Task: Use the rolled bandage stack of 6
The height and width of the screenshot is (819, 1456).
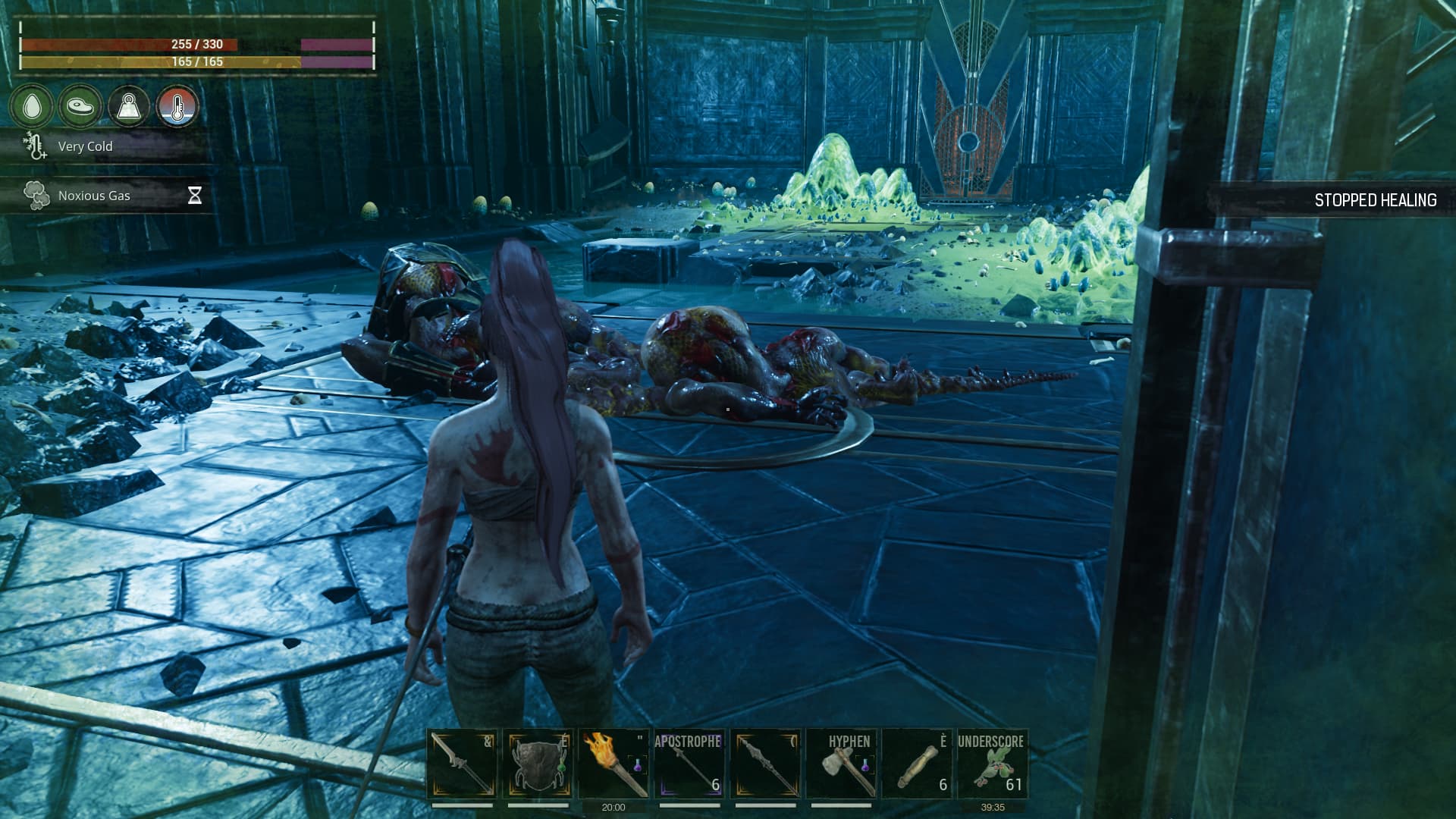Action: [x=917, y=764]
